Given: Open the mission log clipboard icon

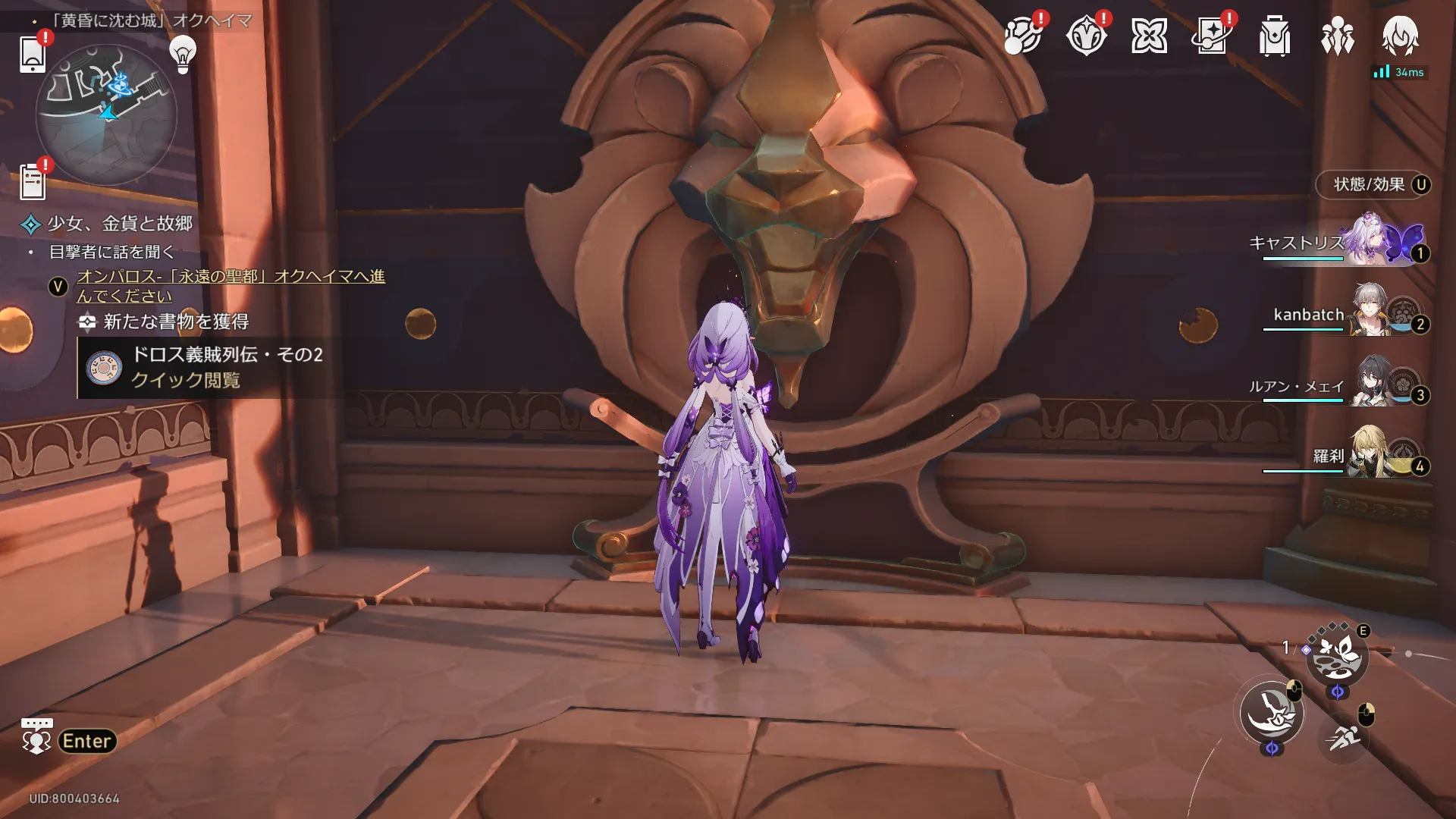Looking at the screenshot, I should [x=32, y=182].
